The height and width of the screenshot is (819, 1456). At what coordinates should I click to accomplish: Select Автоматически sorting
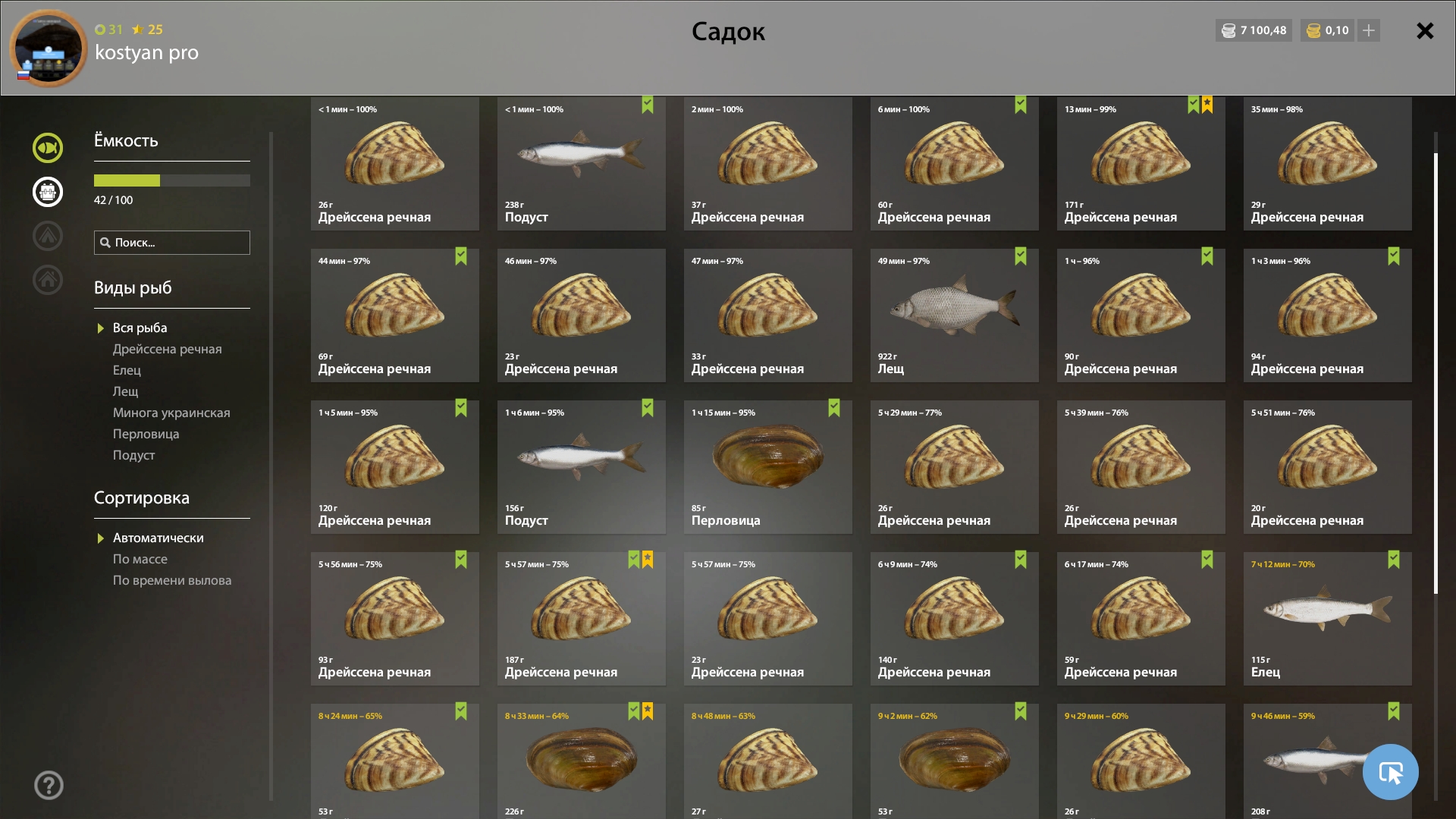point(158,538)
